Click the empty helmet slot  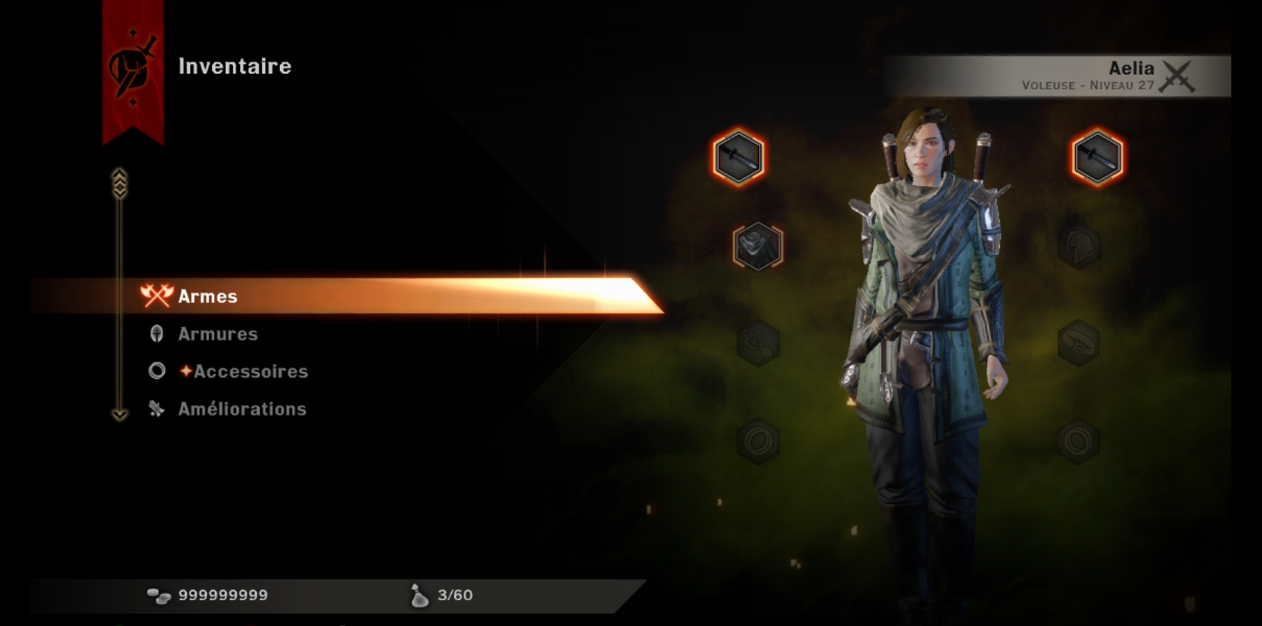[1079, 246]
